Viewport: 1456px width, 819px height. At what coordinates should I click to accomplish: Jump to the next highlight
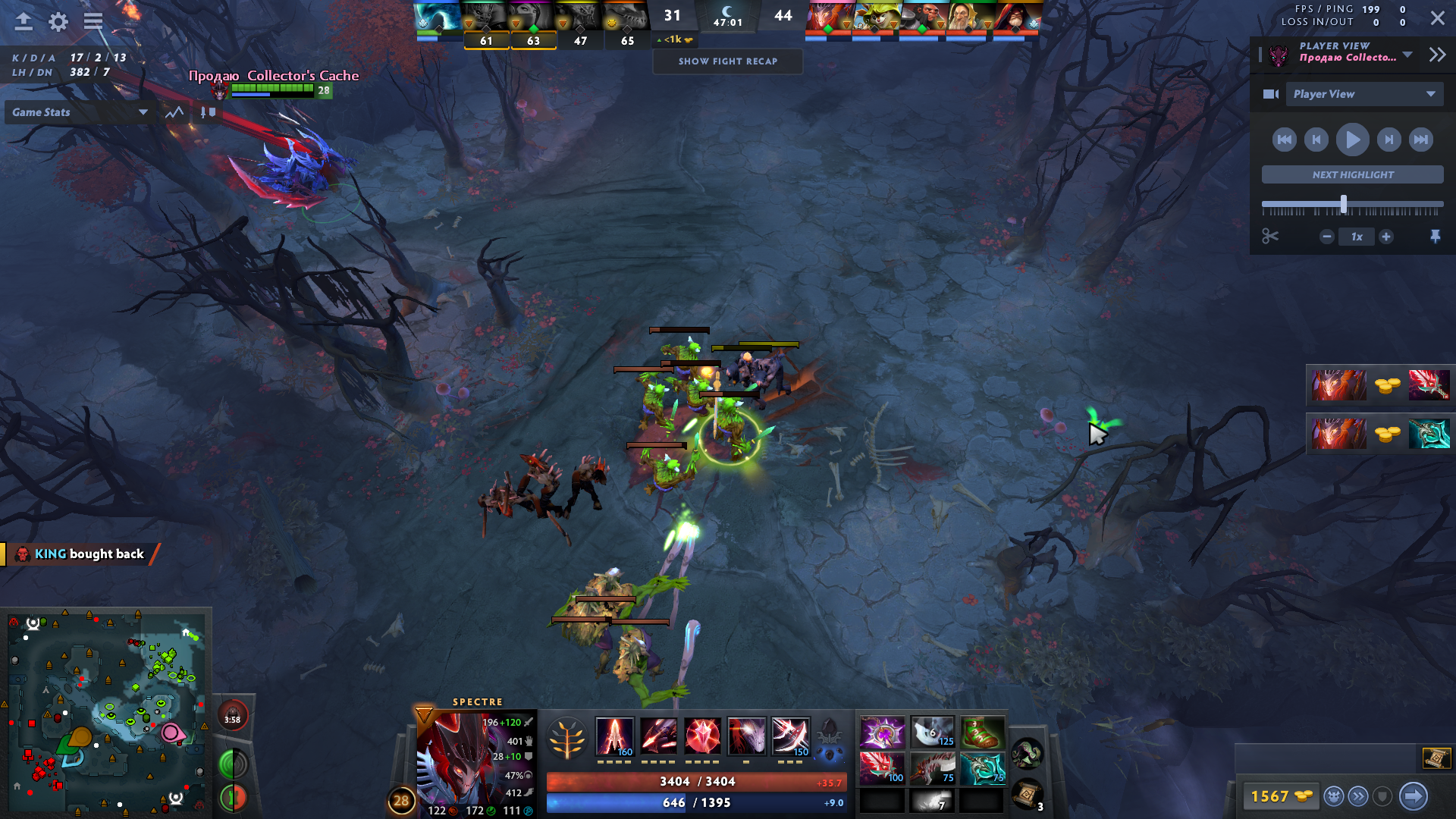1352,174
